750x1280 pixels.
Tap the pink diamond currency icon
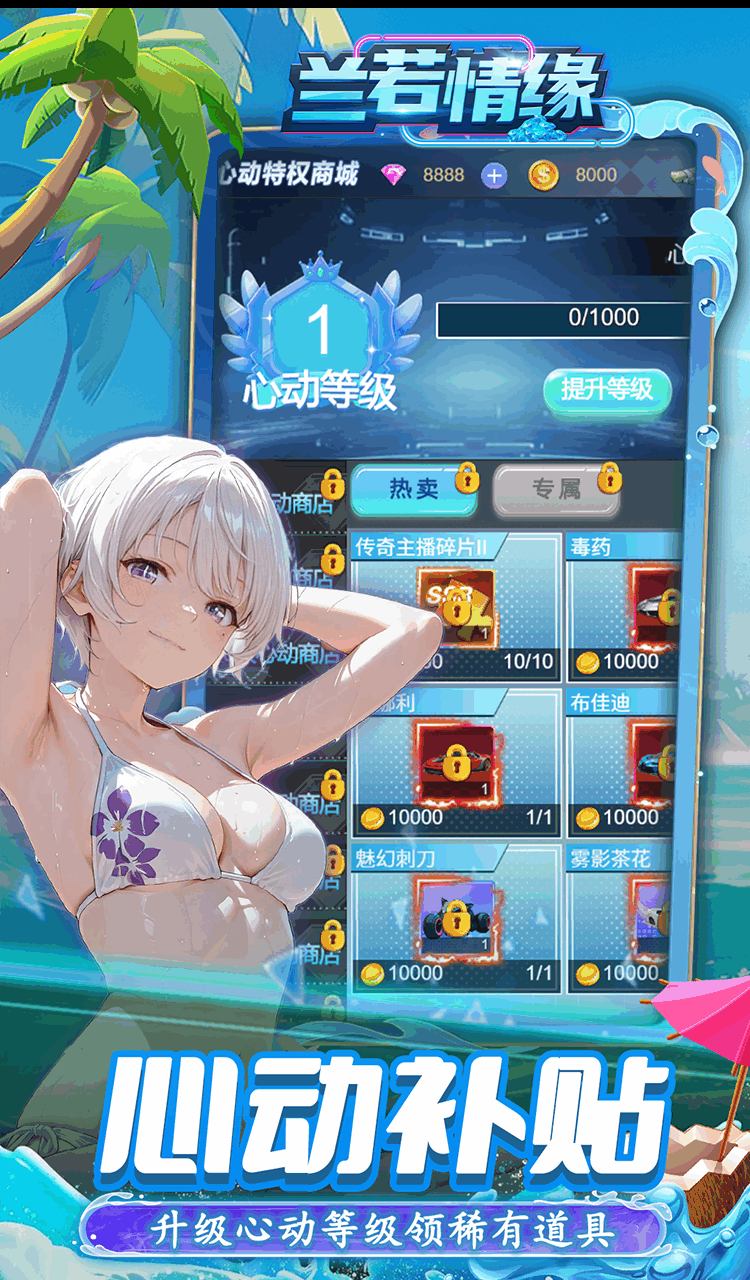click(x=395, y=175)
